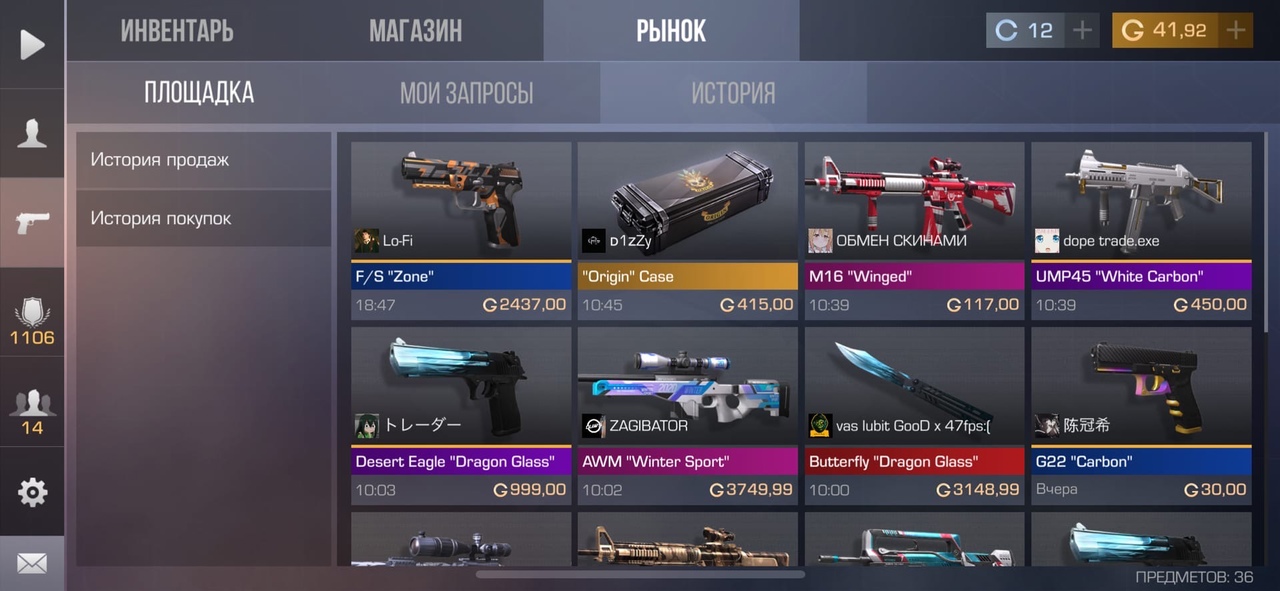Open settings via the gear icon
The width and height of the screenshot is (1280, 591).
32,492
